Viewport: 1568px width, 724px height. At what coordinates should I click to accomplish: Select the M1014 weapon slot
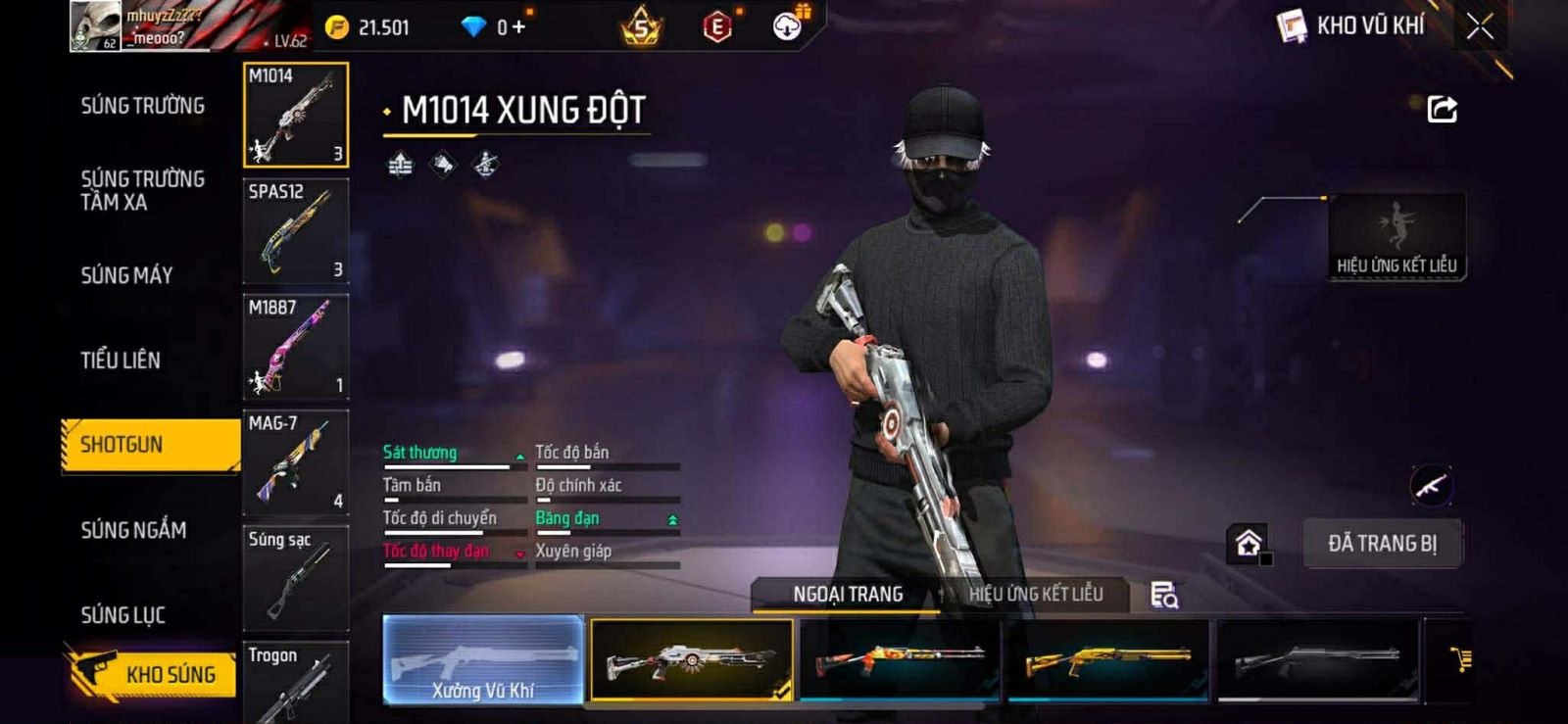[295, 115]
